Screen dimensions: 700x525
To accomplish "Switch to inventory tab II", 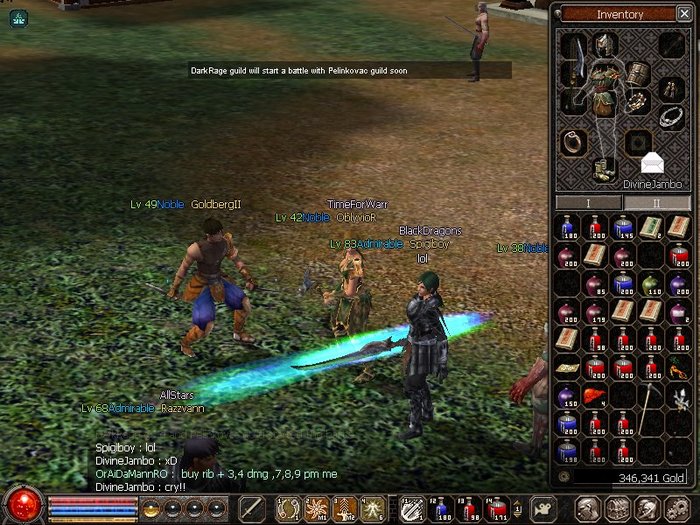I will click(x=657, y=203).
